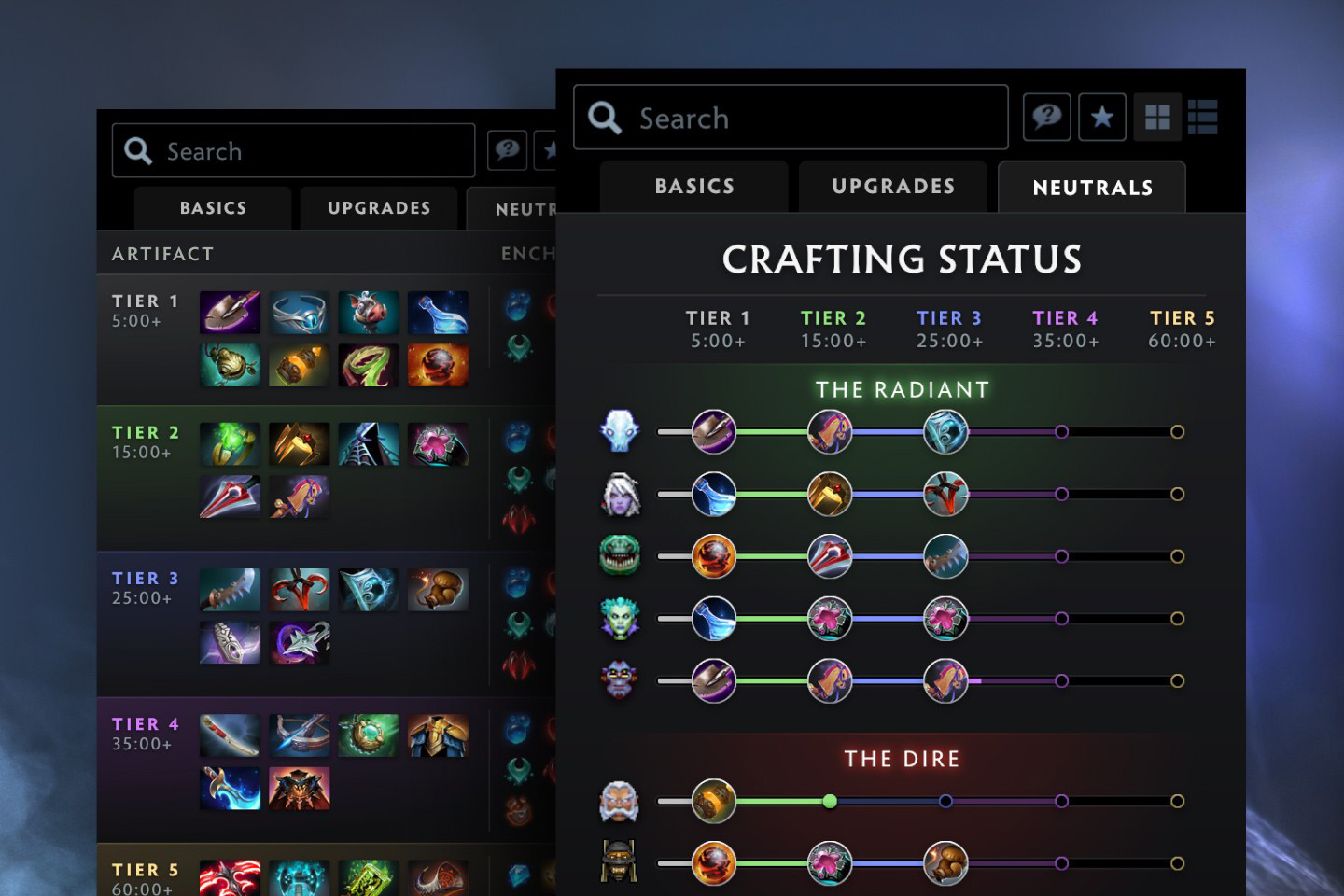Pick the pig-faced item in Tier 1
The image size is (1344, 896).
click(x=368, y=313)
